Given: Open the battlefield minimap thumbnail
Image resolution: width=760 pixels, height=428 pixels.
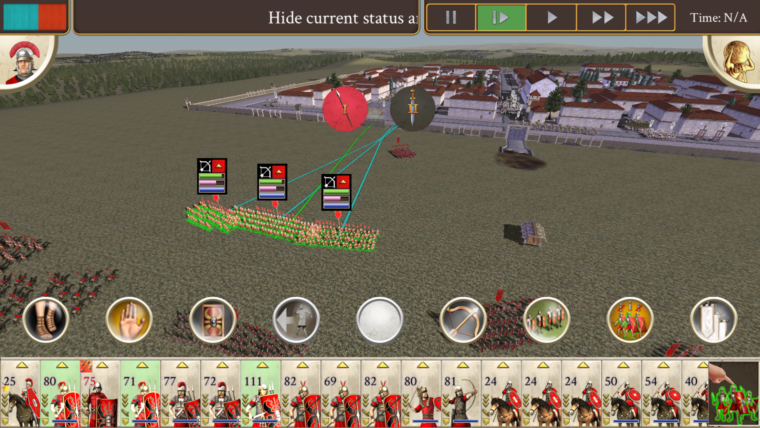Looking at the screenshot, I should [734, 394].
